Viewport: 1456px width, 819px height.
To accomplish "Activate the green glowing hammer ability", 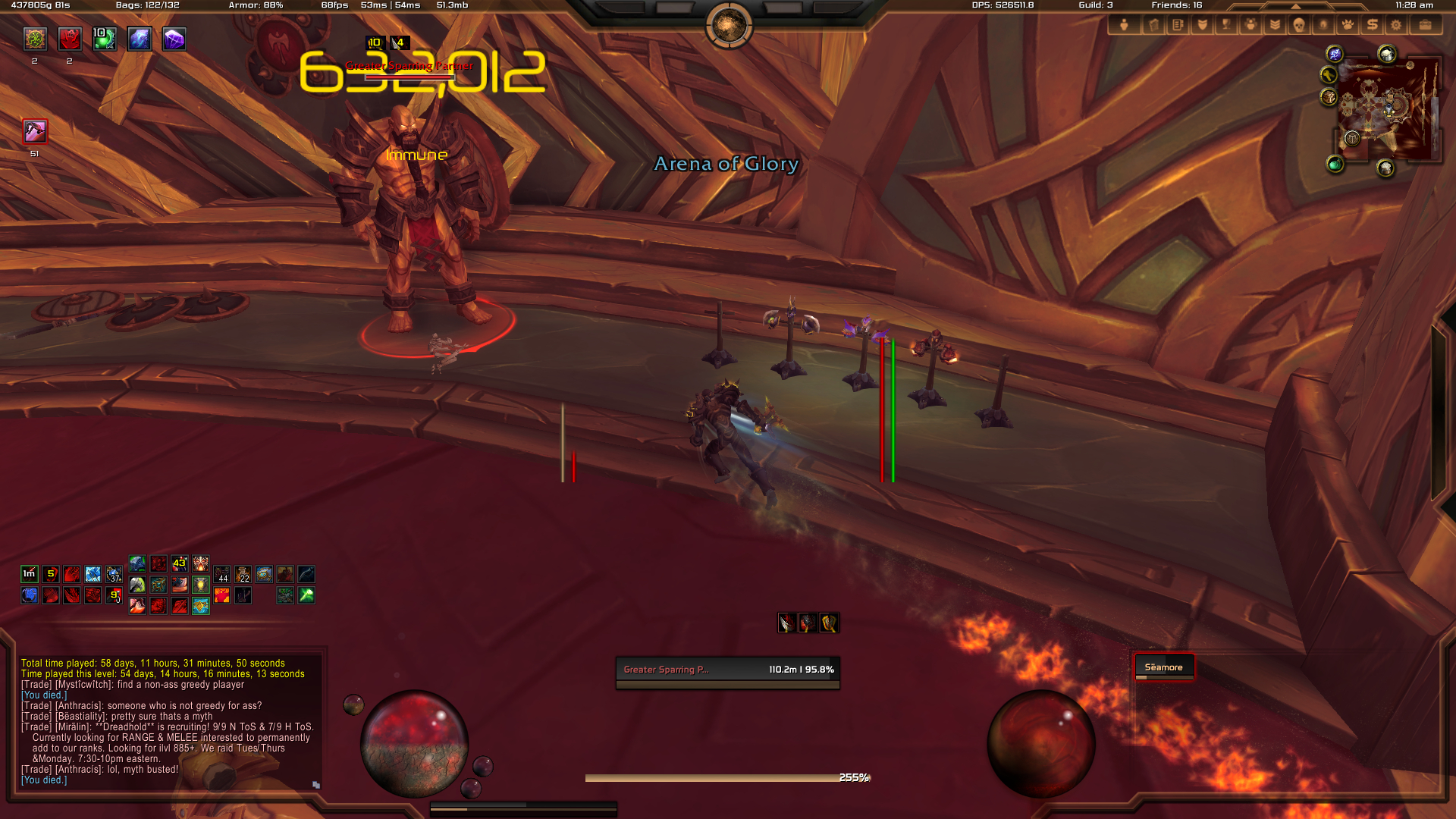I will 306,596.
